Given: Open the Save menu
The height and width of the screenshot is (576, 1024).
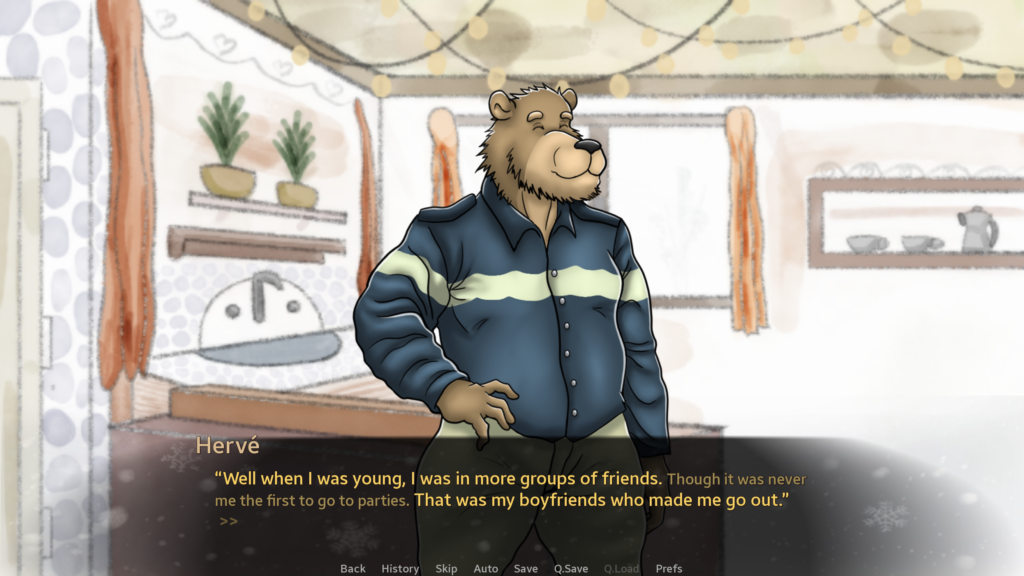Looking at the screenshot, I should tap(526, 568).
